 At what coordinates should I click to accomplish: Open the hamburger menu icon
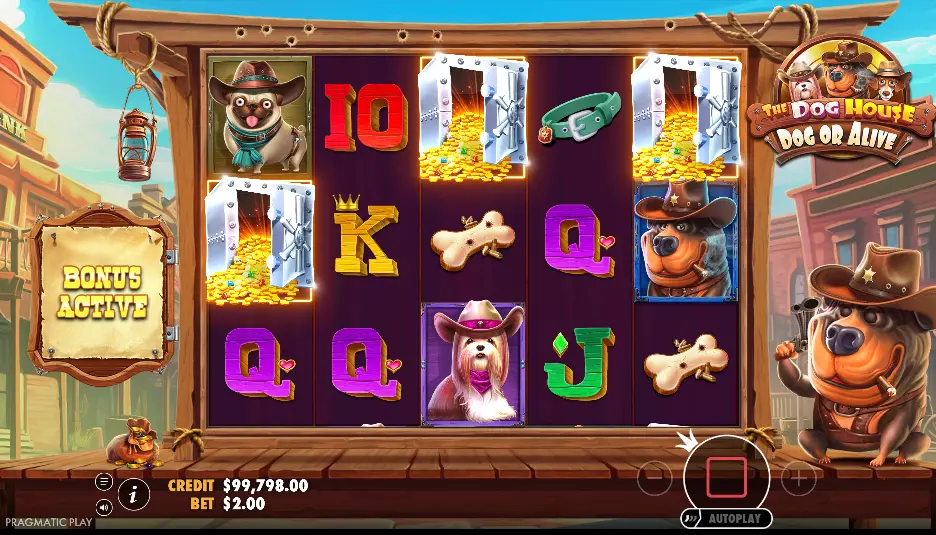[104, 481]
